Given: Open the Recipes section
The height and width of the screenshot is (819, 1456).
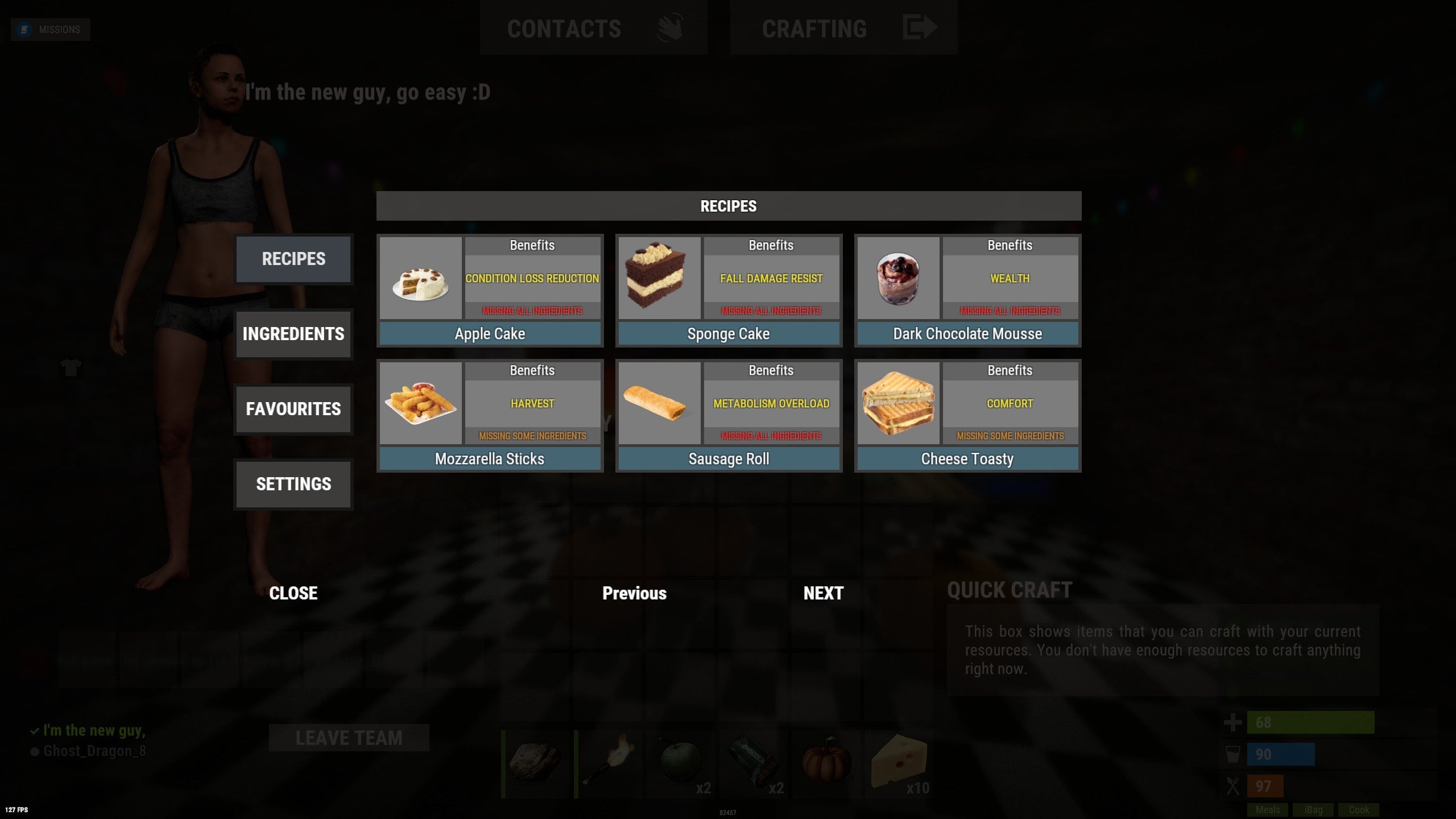Looking at the screenshot, I should point(293,259).
